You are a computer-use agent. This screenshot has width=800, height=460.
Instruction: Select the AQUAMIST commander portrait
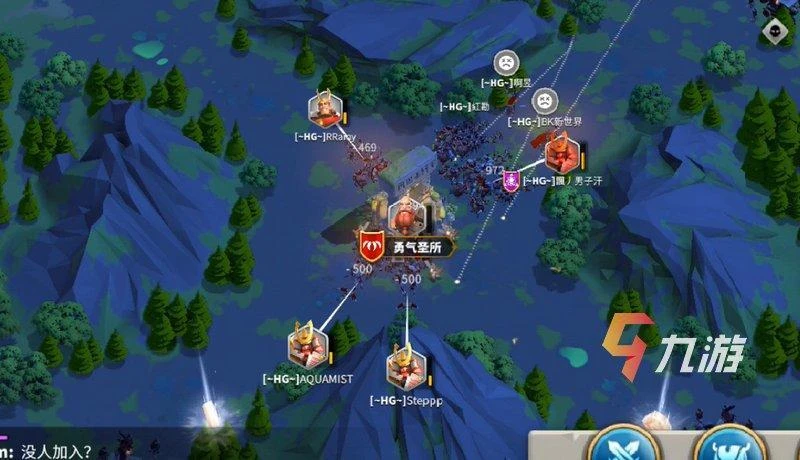308,346
